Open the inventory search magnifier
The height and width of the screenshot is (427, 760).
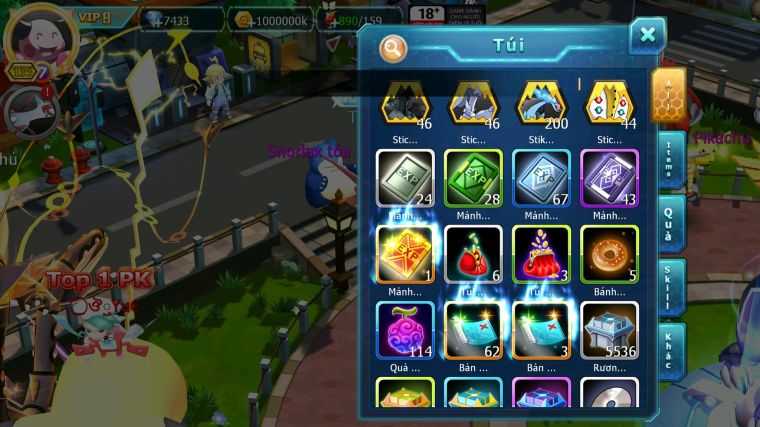tap(394, 47)
